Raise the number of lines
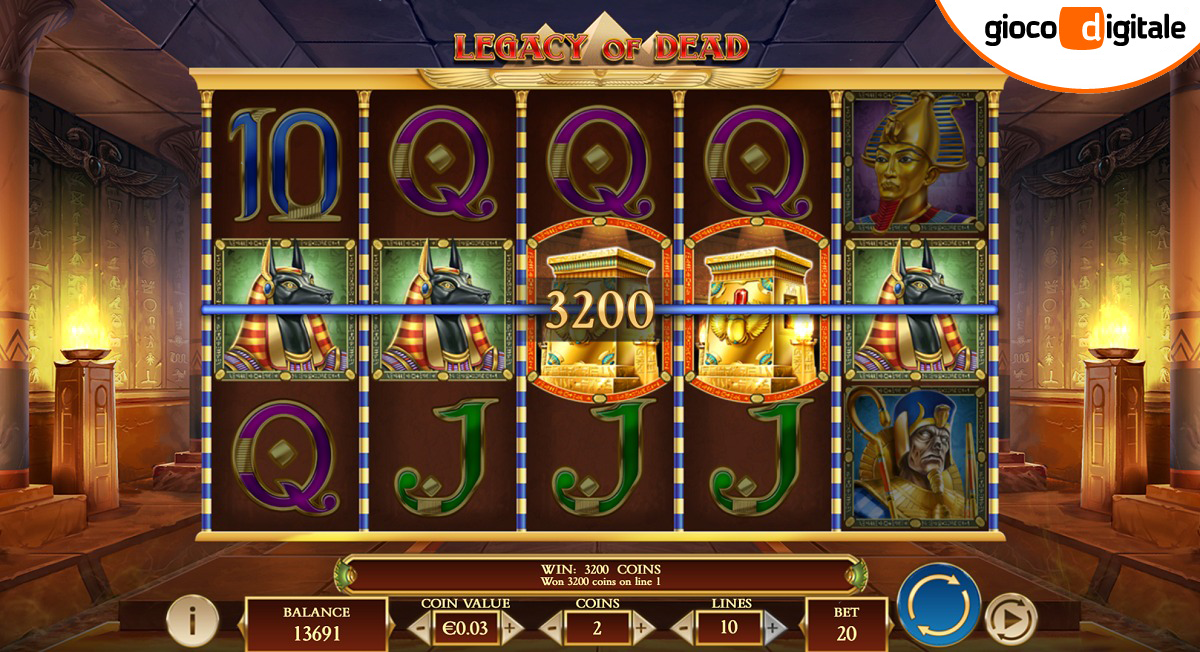This screenshot has height=652, width=1200. coord(774,628)
